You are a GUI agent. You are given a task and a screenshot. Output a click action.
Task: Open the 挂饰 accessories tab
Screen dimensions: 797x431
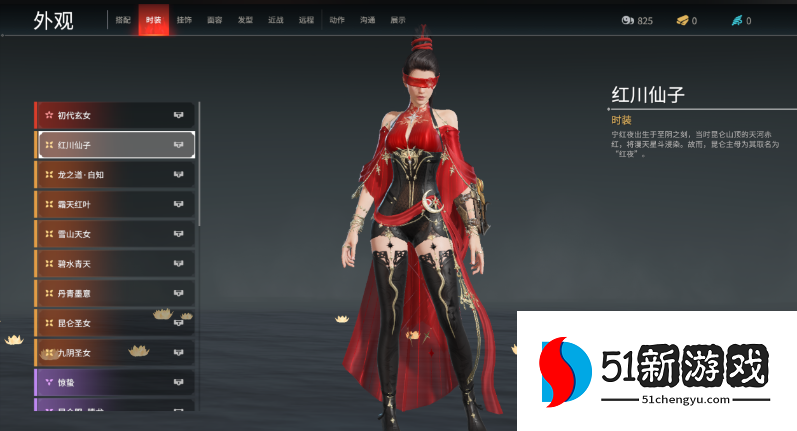pos(184,19)
